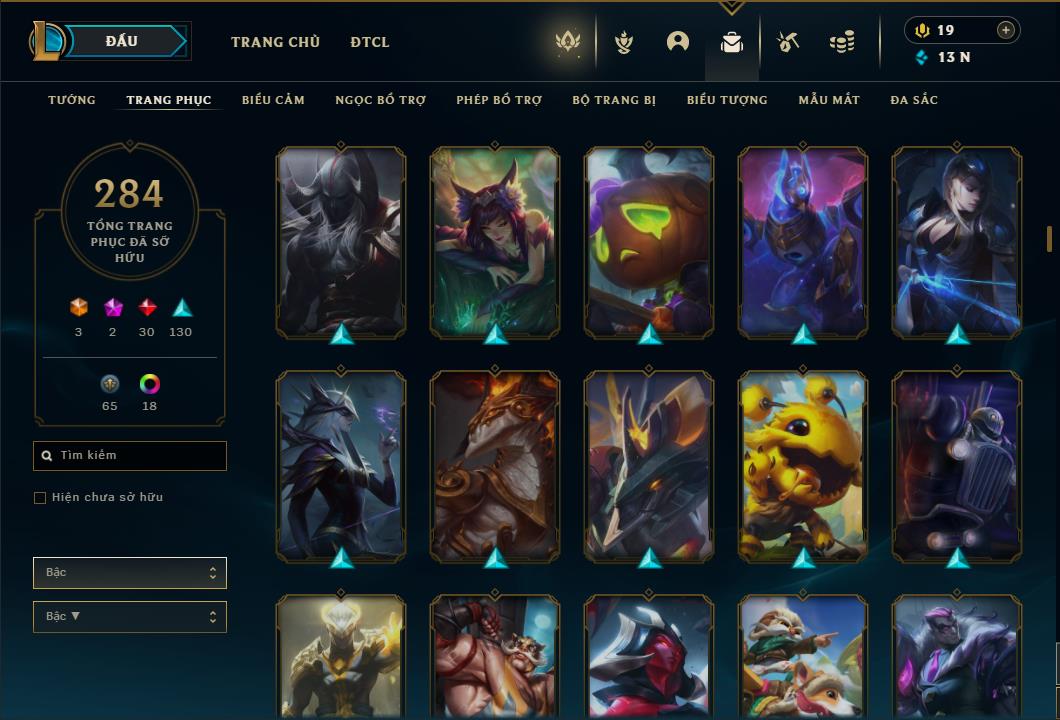Switch to the TƯỚNG tab

72,100
